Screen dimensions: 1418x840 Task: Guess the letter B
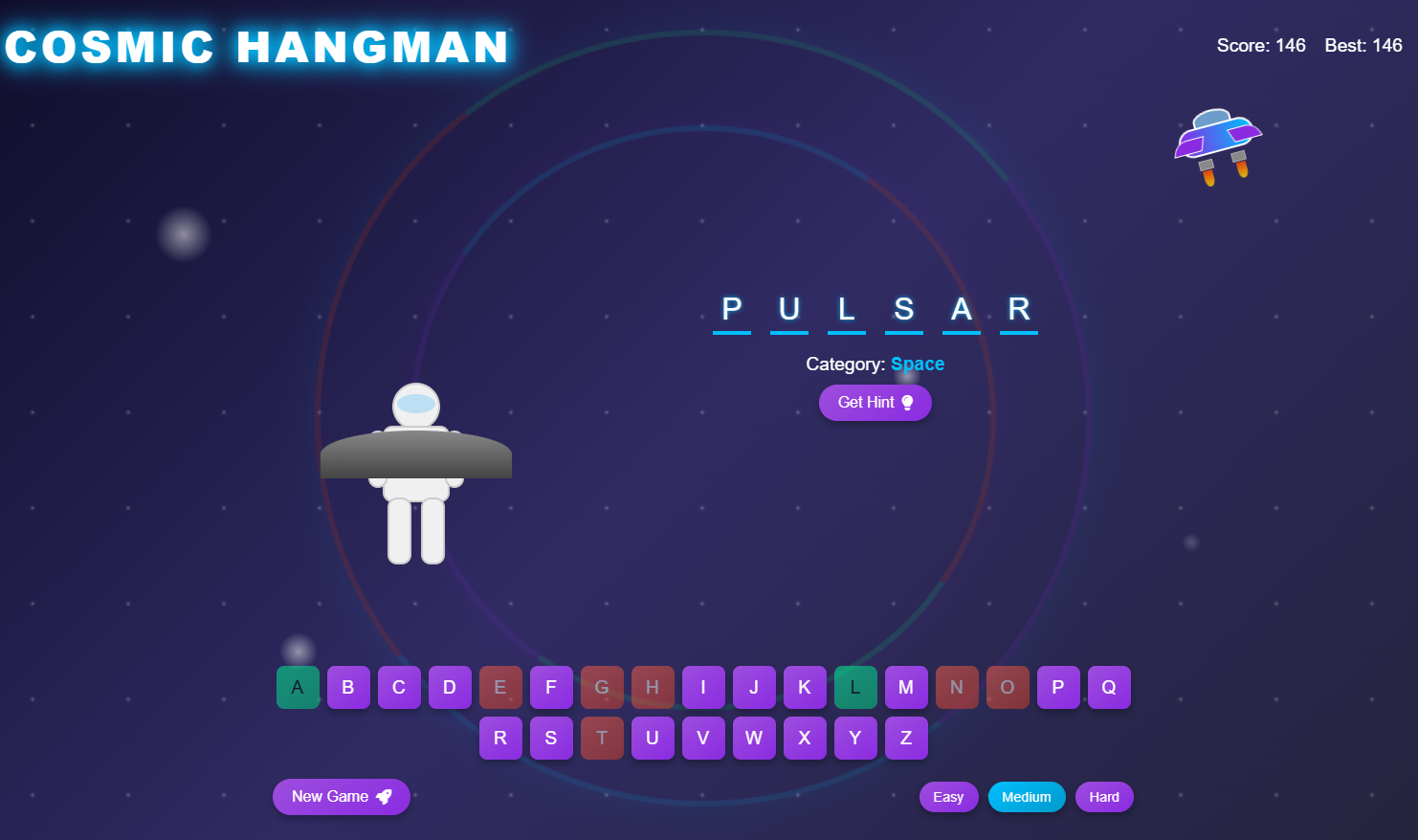(x=348, y=687)
